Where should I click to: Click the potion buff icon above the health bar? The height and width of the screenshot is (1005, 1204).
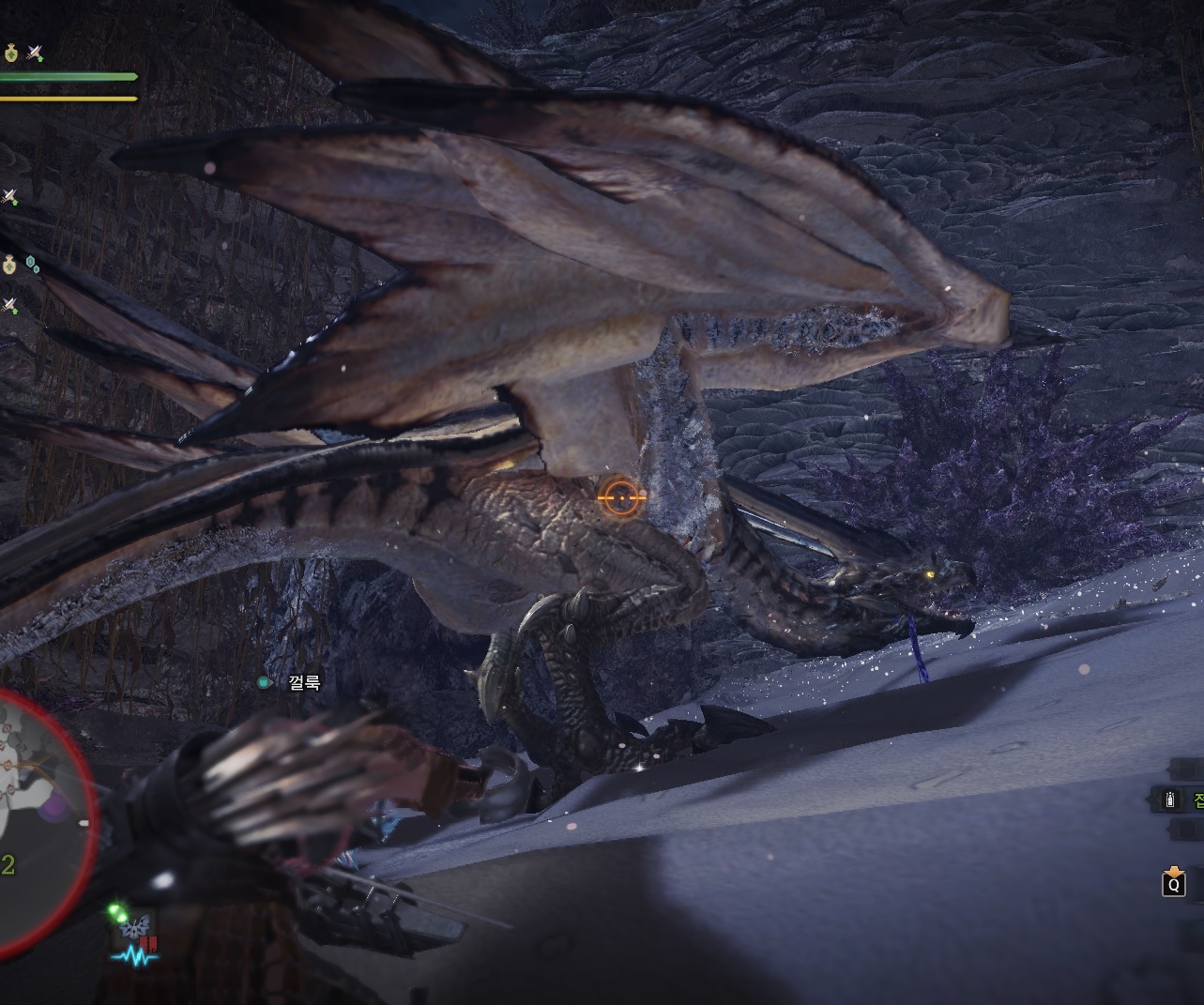[11, 53]
